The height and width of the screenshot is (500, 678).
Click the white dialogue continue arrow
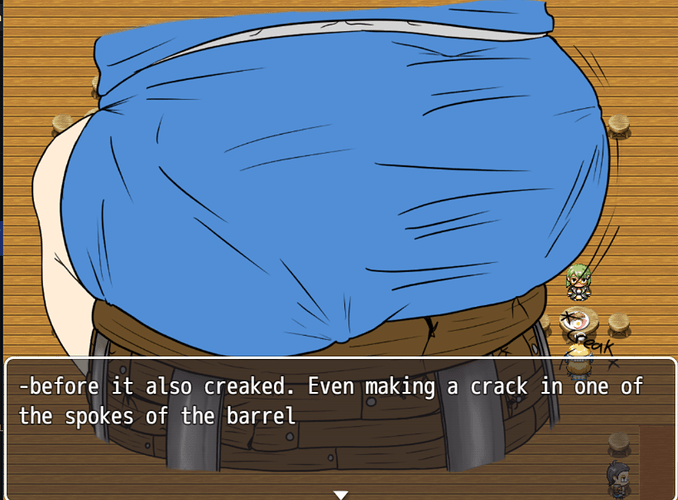click(x=340, y=494)
